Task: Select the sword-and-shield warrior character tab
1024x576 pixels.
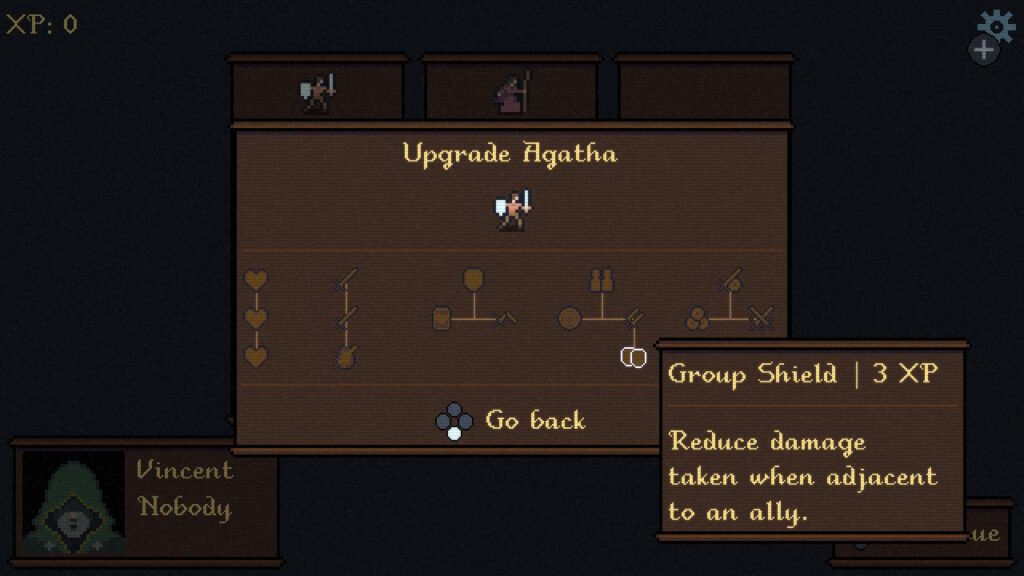Action: 317,93
